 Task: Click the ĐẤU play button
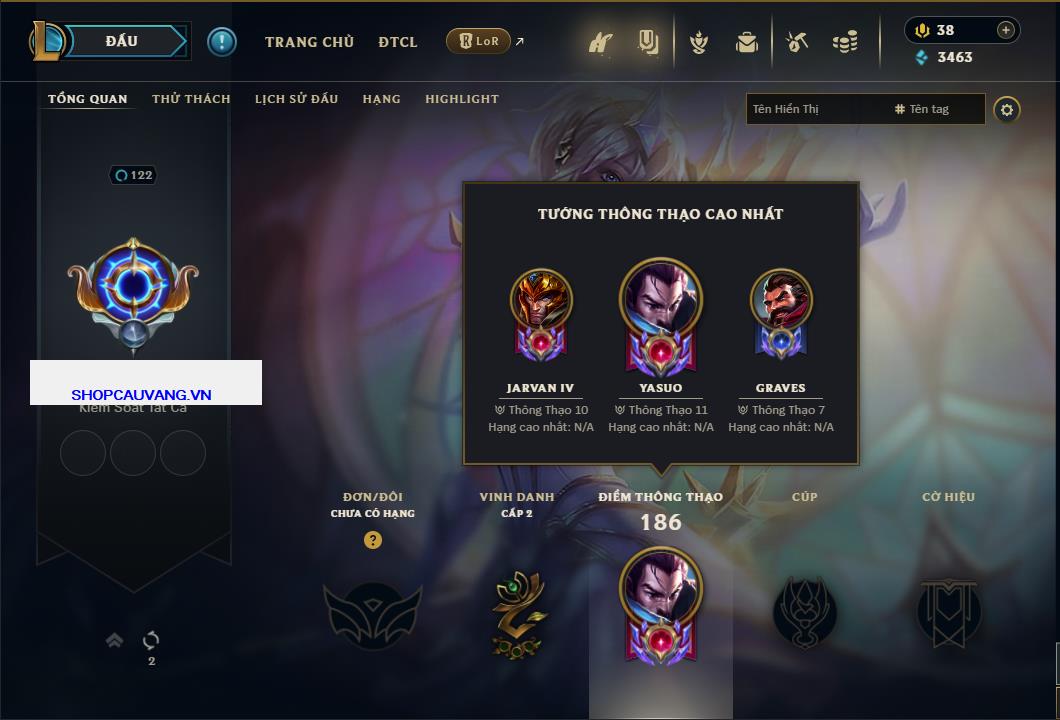tap(121, 41)
